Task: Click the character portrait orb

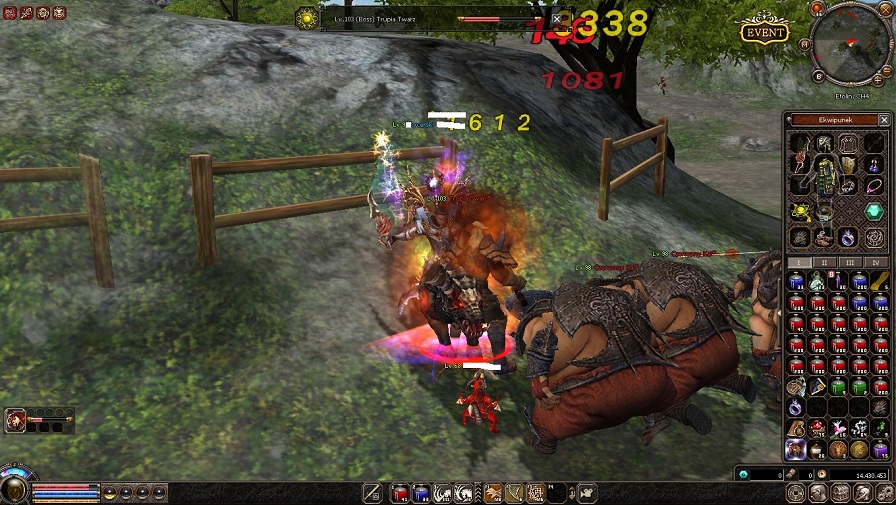Action: coord(14,489)
